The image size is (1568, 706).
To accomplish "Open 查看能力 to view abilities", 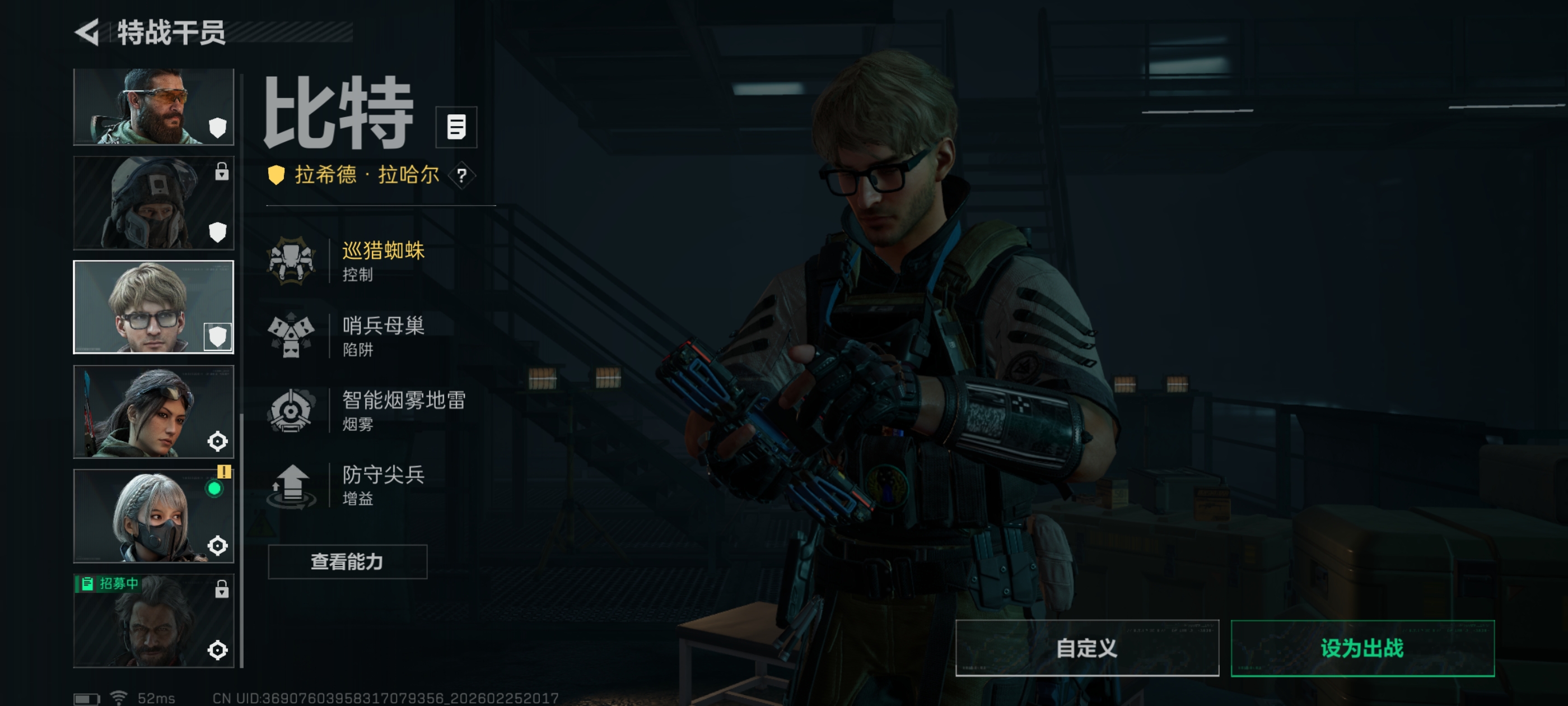I will pos(347,561).
